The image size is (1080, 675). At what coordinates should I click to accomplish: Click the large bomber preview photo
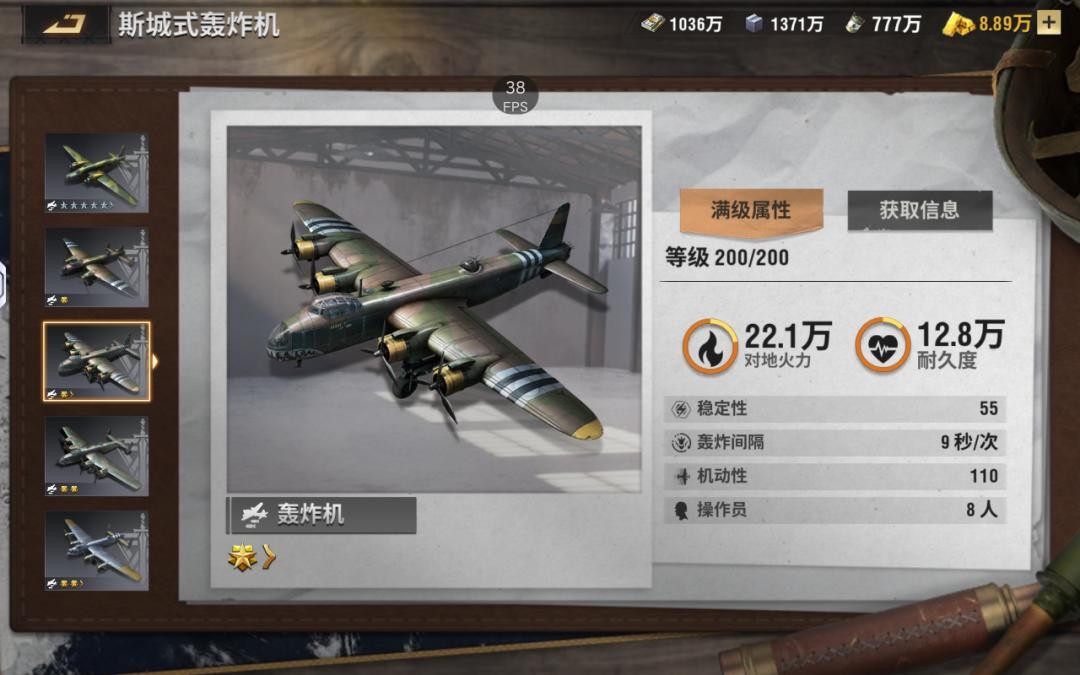tap(434, 309)
